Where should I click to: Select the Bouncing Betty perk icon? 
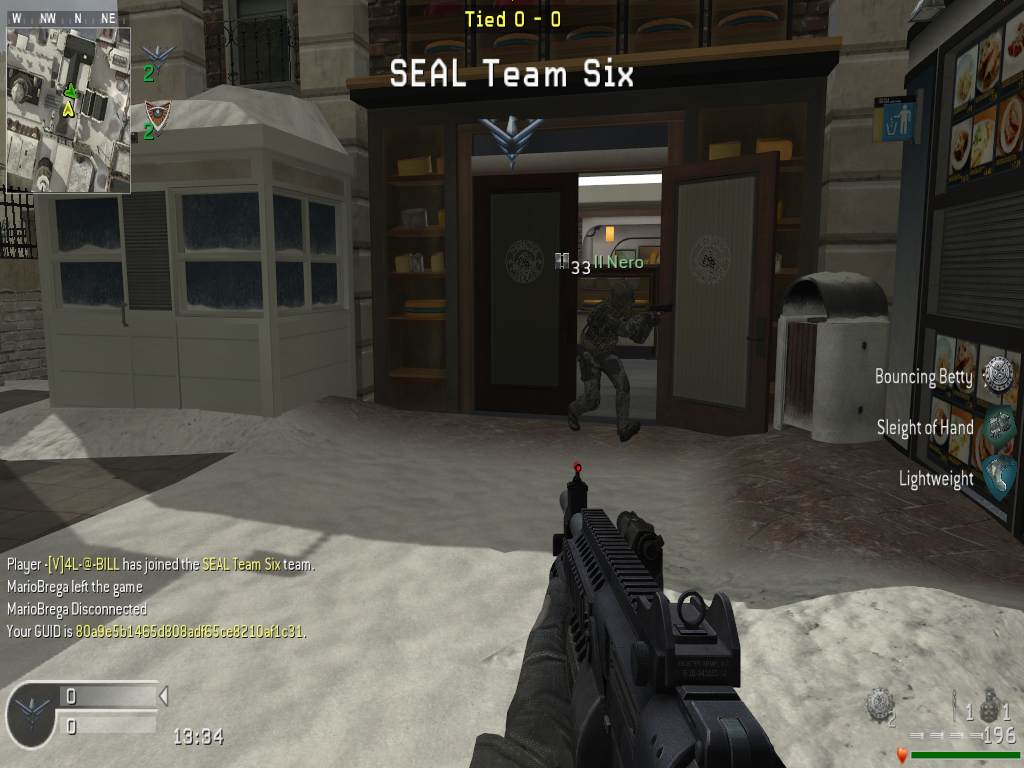coord(998,374)
